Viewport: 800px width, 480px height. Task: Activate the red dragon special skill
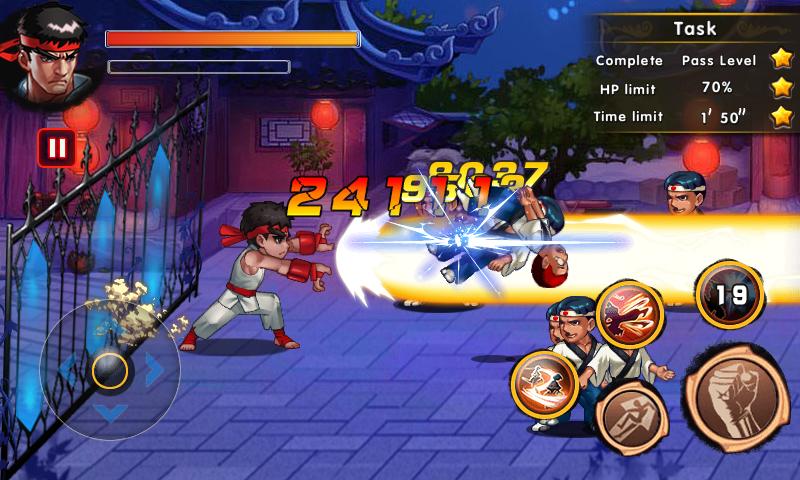[x=631, y=316]
